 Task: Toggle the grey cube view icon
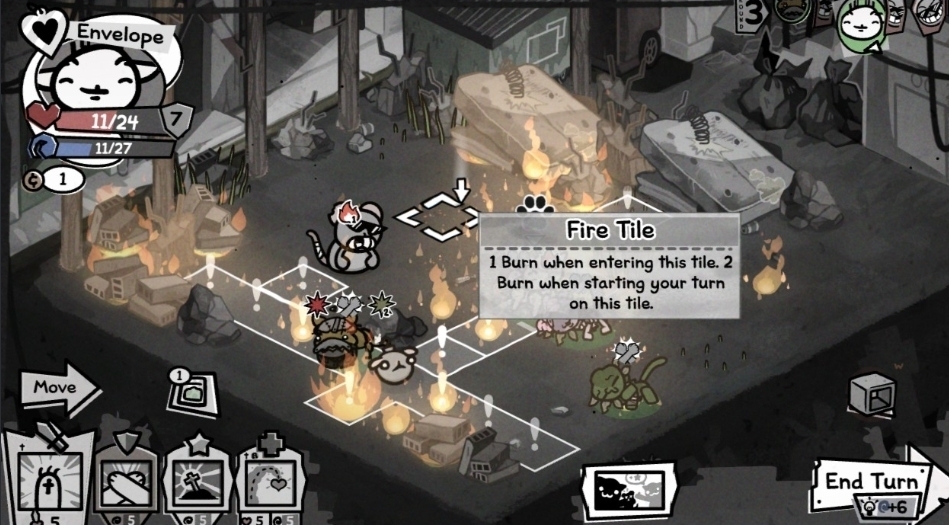pos(870,394)
